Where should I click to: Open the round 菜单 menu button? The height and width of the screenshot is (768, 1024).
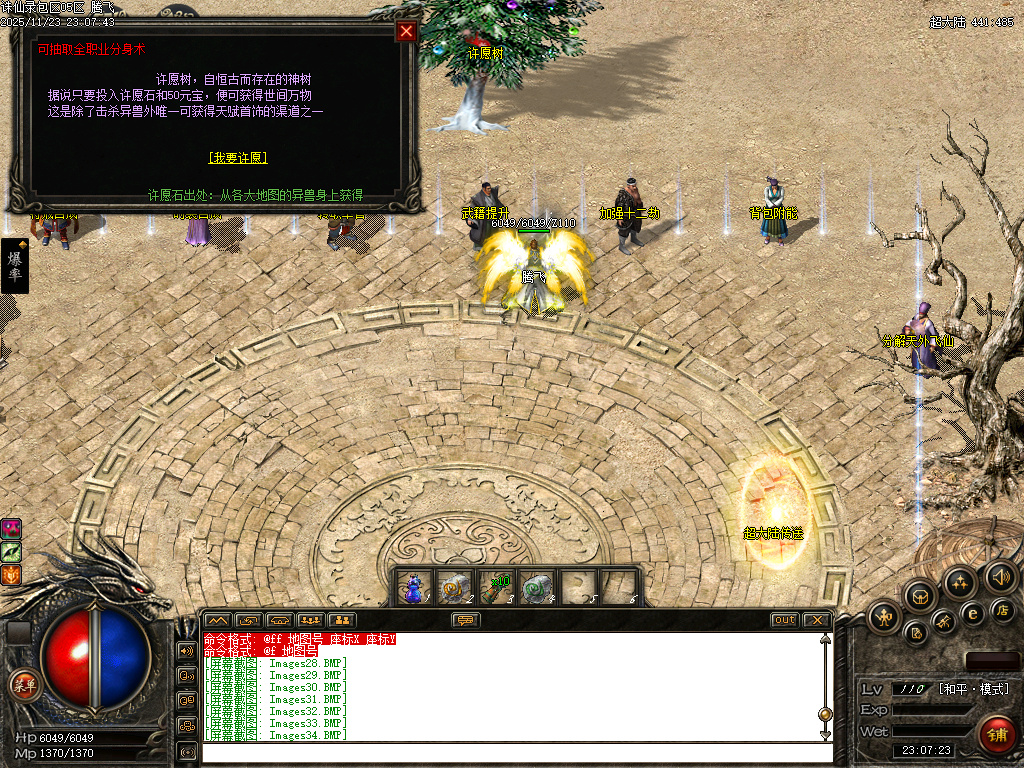23,686
